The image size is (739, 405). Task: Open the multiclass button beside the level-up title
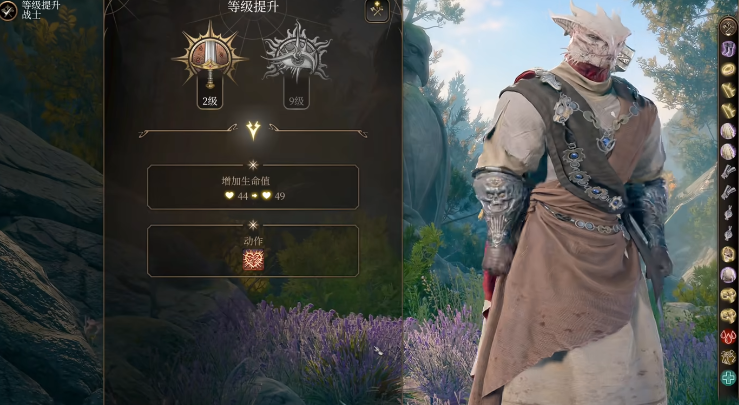click(377, 11)
